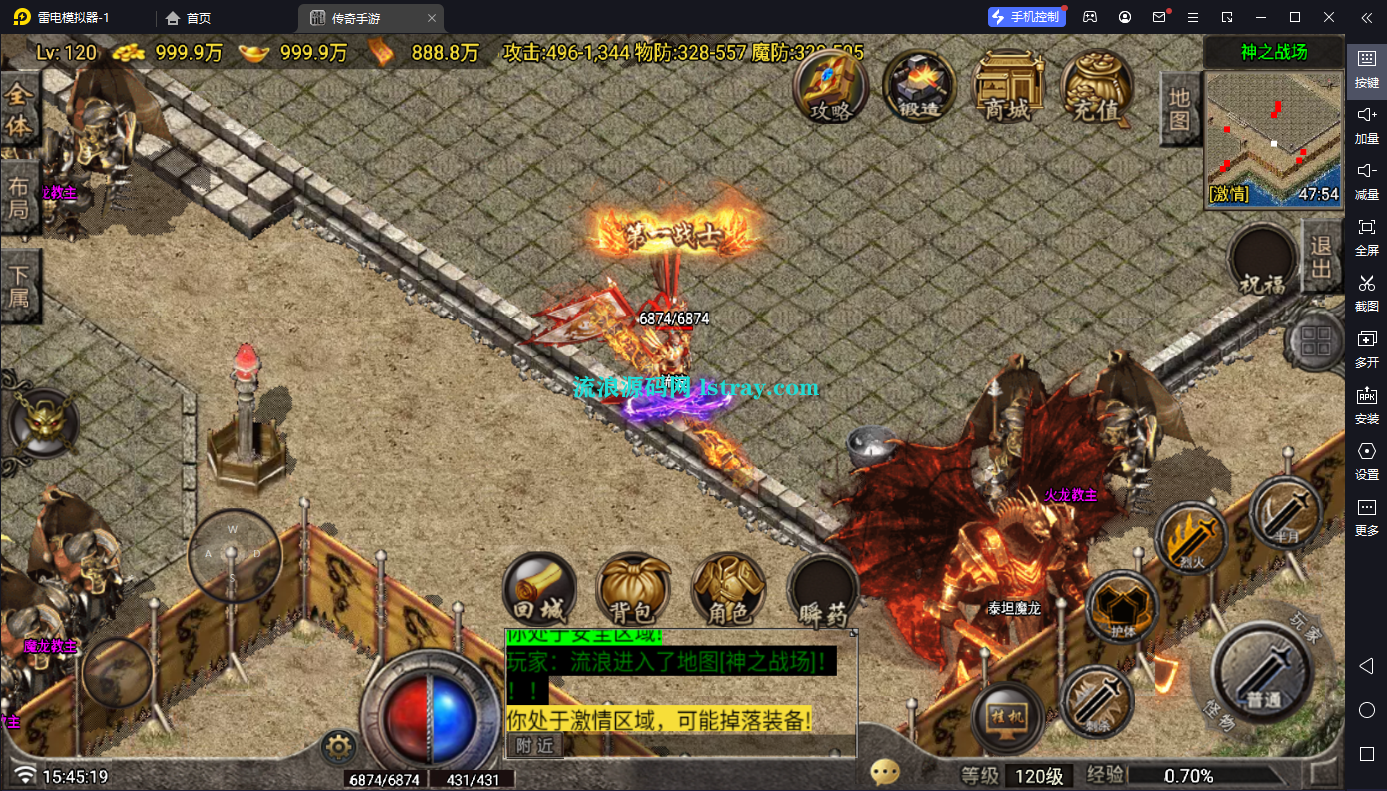Open the 背包 backpack
This screenshot has width=1387, height=791.
pyautogui.click(x=632, y=590)
